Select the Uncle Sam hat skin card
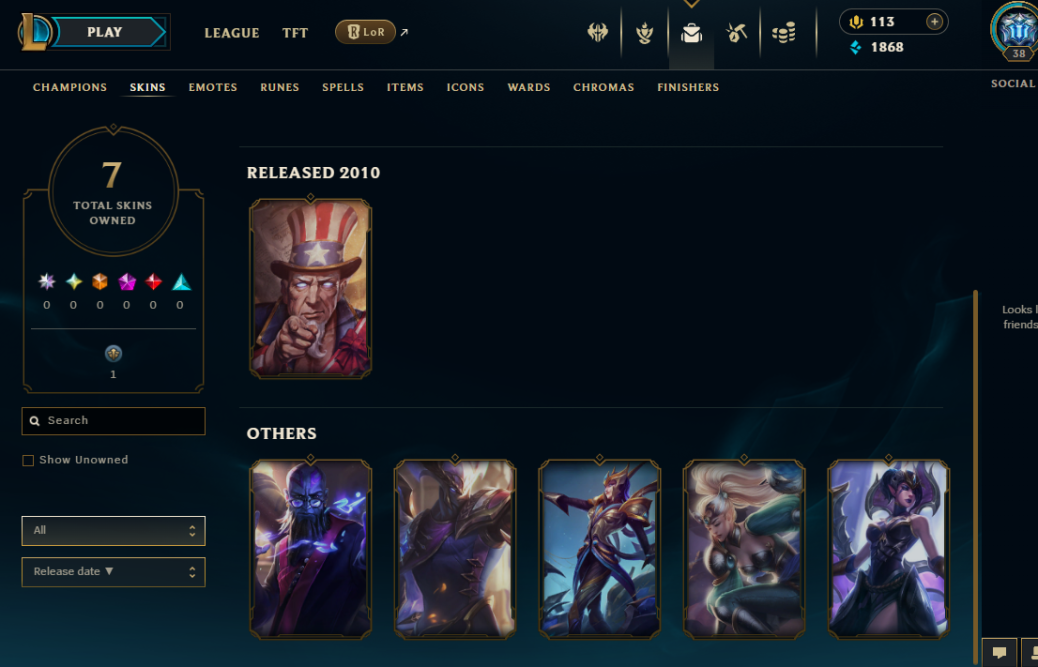This screenshot has width=1038, height=667. point(310,288)
